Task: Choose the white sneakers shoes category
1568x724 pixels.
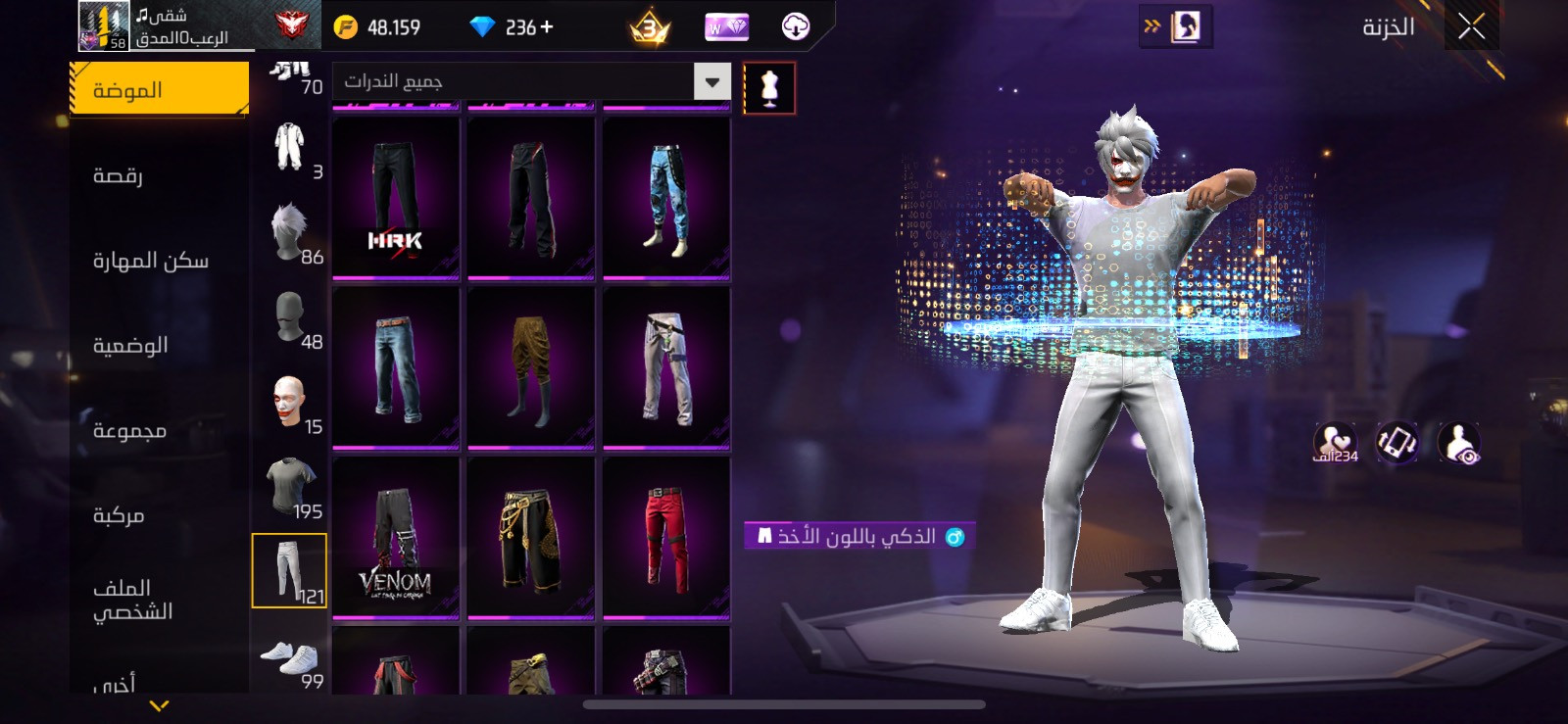Action: click(x=290, y=658)
